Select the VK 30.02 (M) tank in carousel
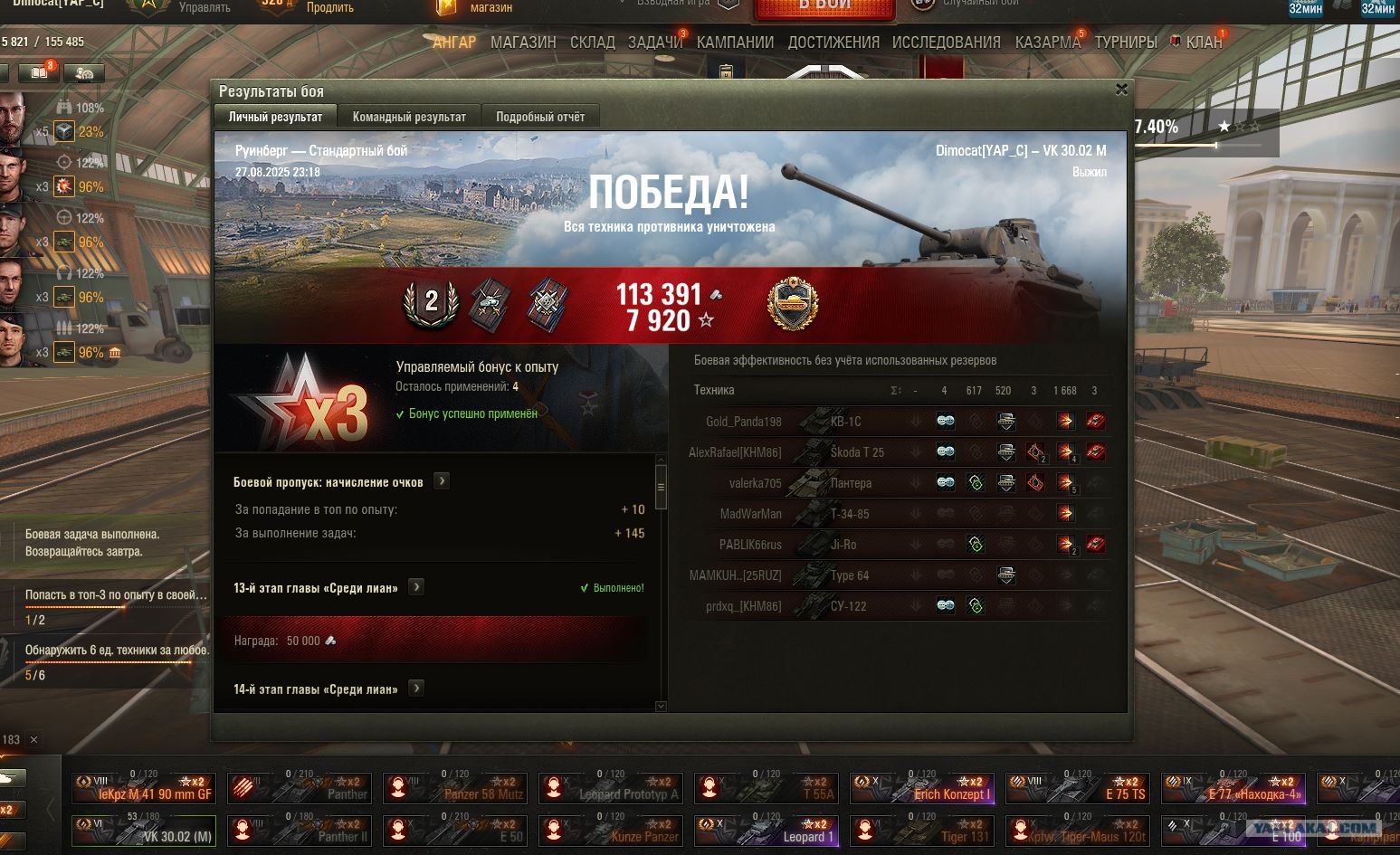This screenshot has height=855, width=1400. [143, 831]
